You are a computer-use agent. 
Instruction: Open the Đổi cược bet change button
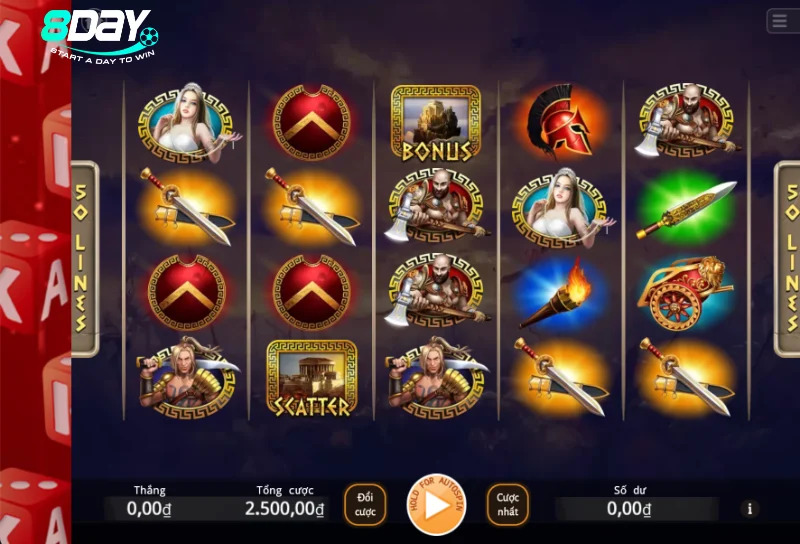pos(365,505)
